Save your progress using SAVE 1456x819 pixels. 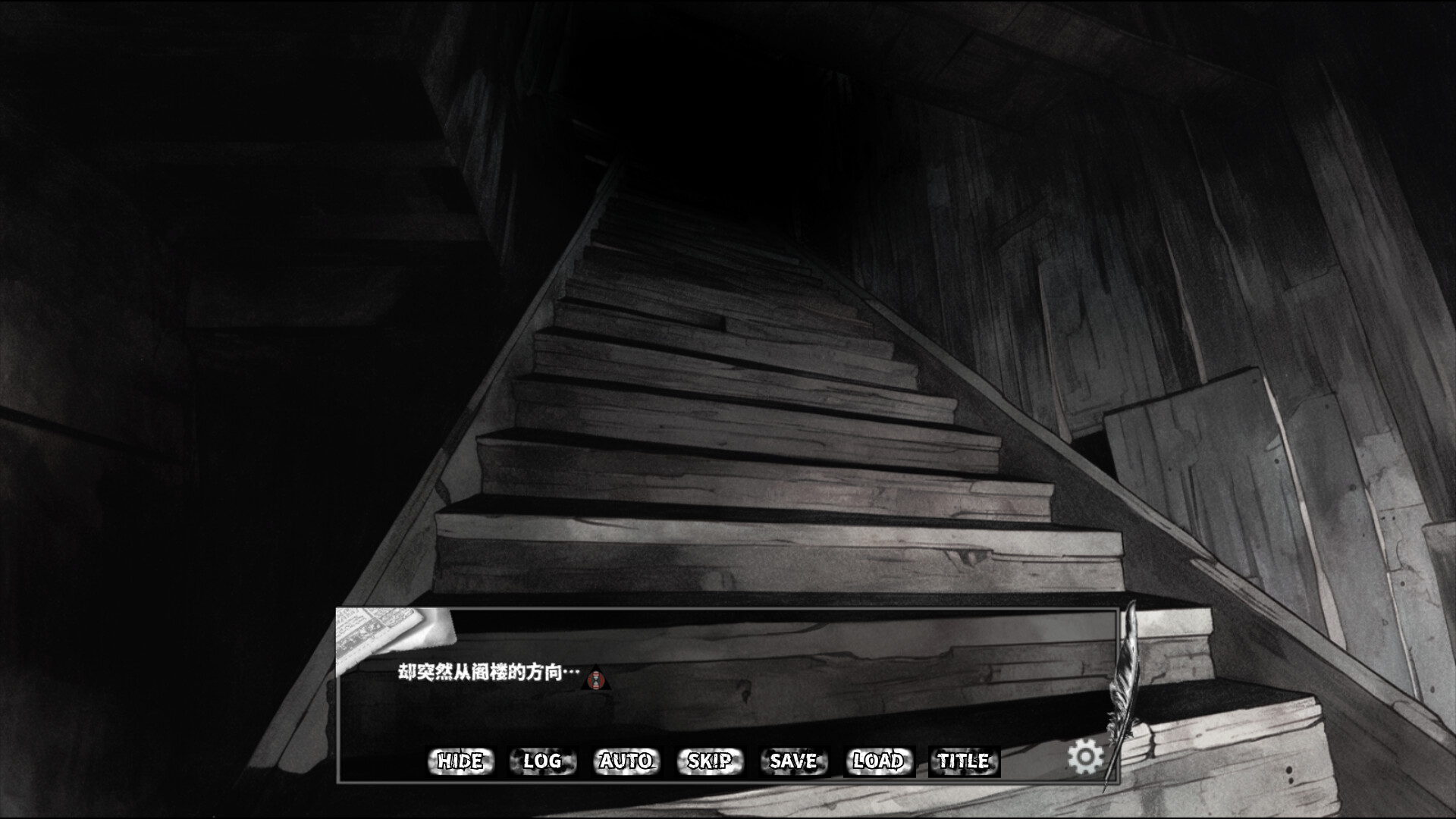pos(792,761)
